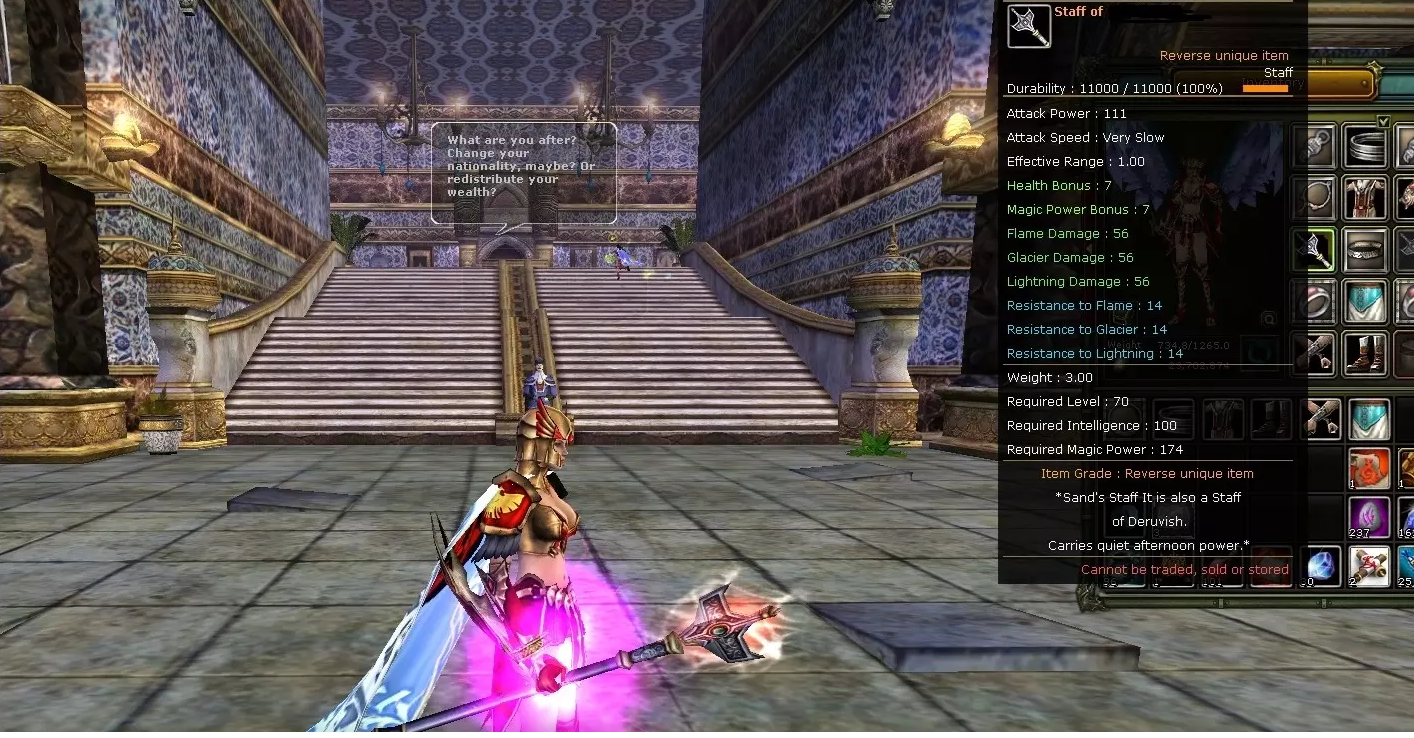Uncheck the checkbox above the ring slot
The width and height of the screenshot is (1414, 738).
[1385, 120]
